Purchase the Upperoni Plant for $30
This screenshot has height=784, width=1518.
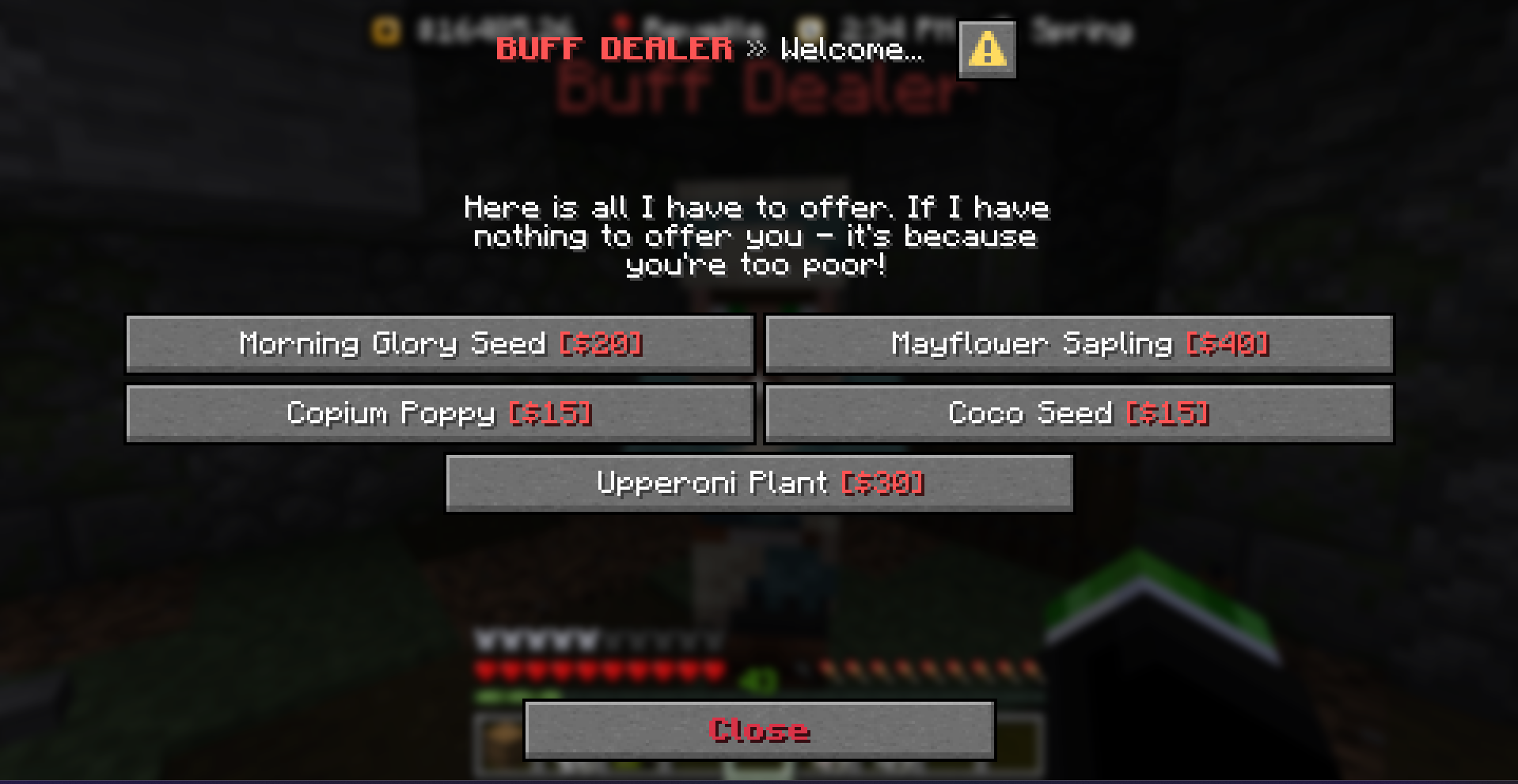pos(759,483)
